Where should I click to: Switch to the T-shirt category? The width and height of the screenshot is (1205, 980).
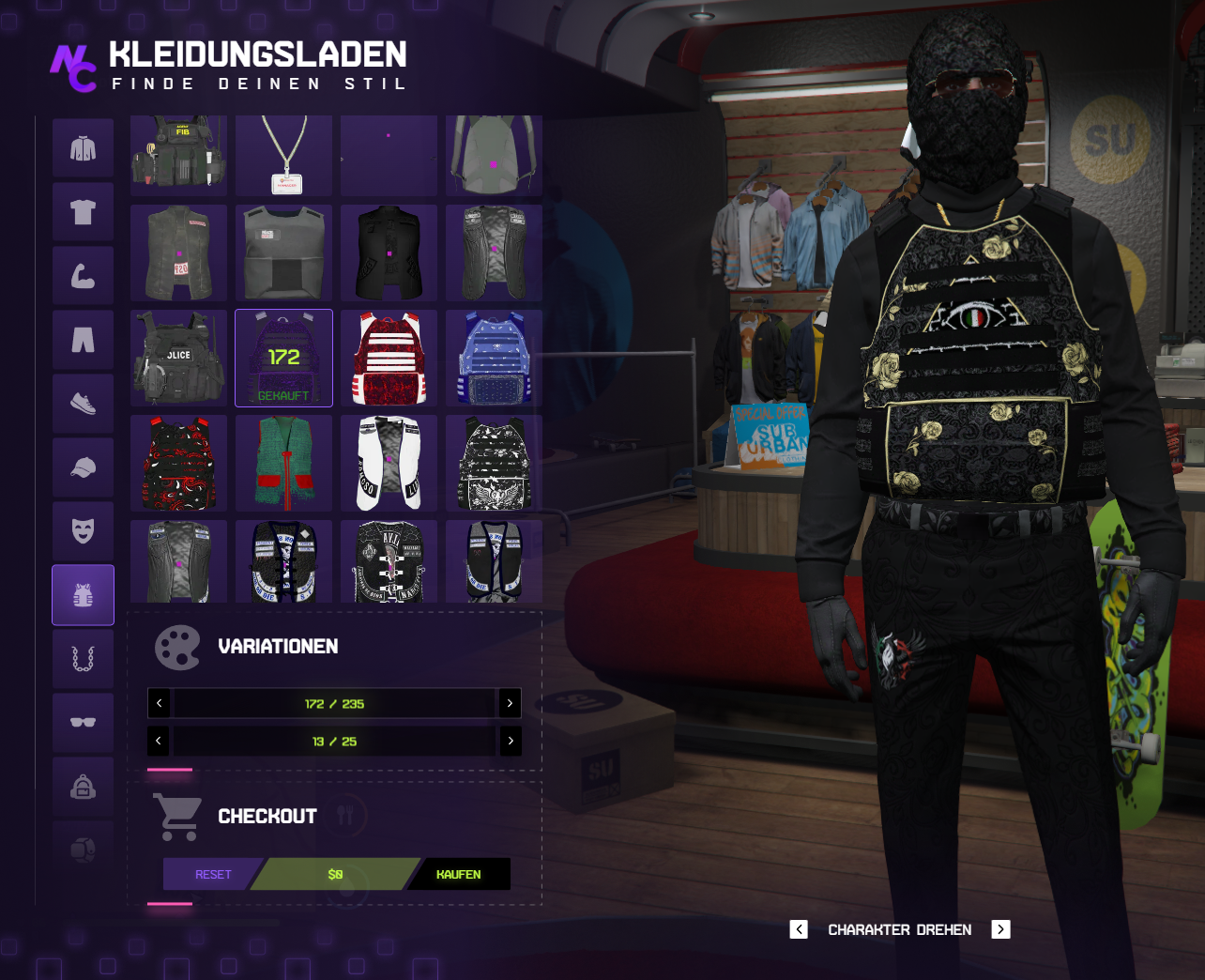(x=84, y=212)
